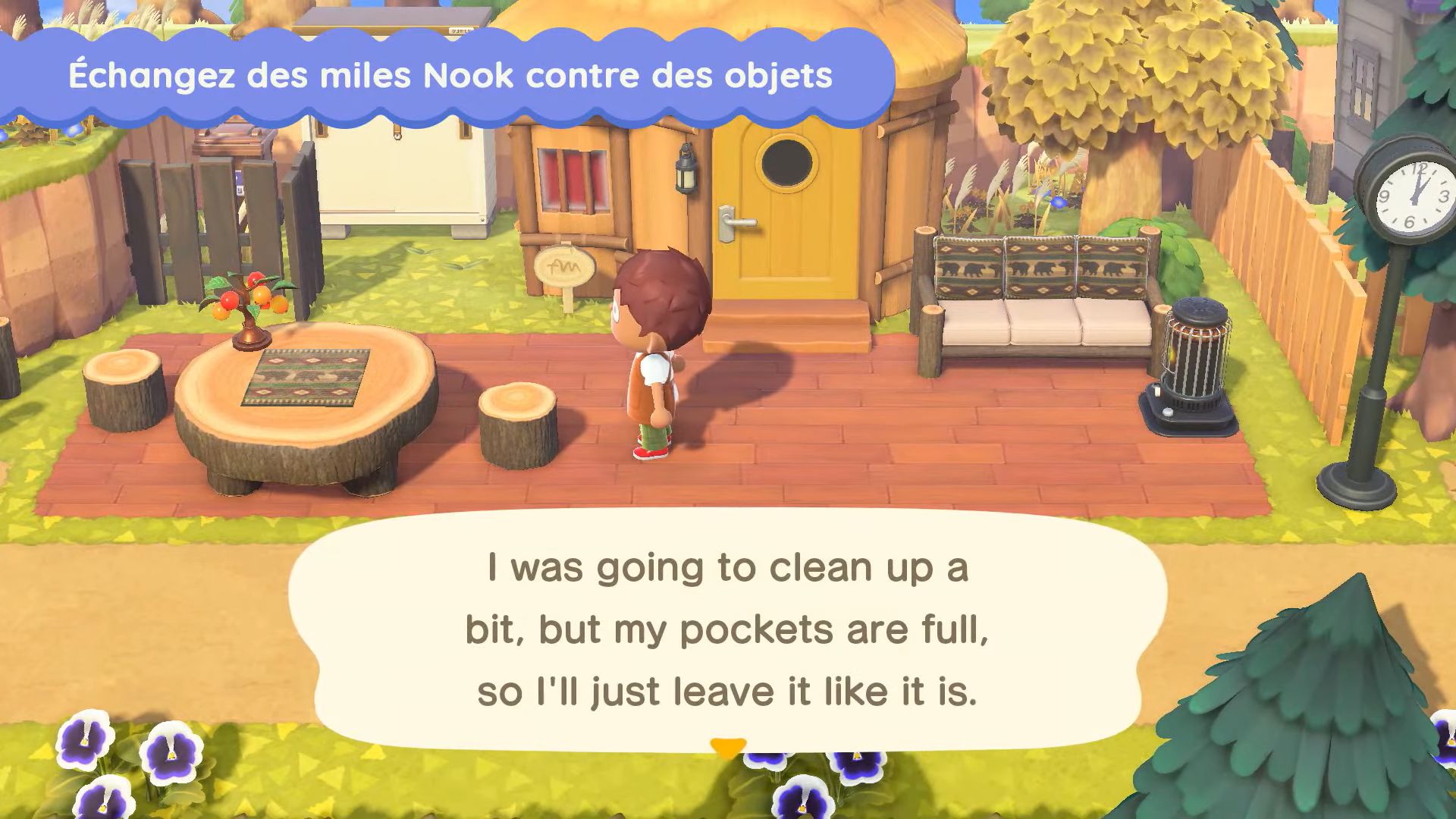This screenshot has height=819, width=1456.
Task: Advance dialogue with the yellow continue arrow
Action: coord(727,748)
